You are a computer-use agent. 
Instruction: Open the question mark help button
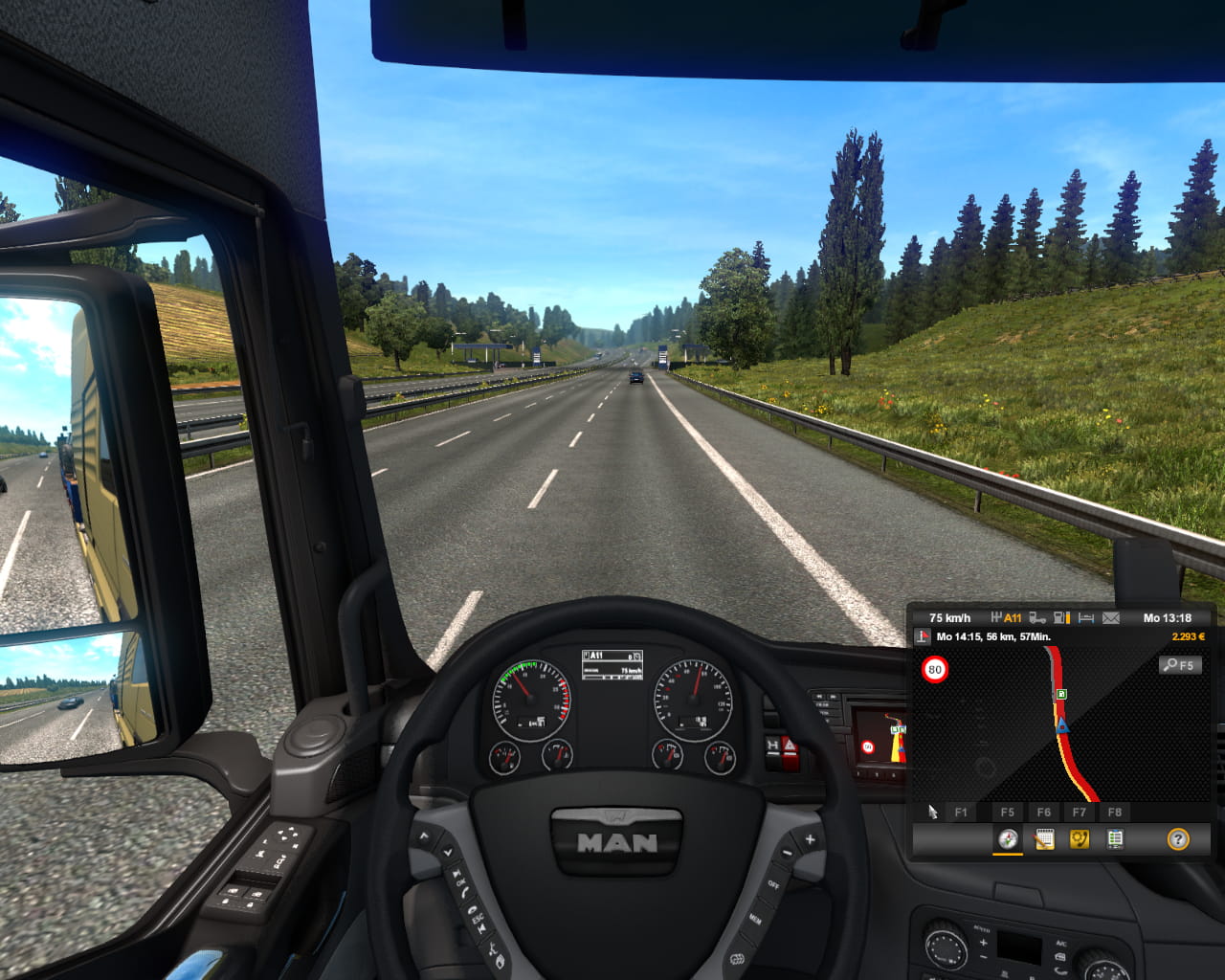[1178, 839]
